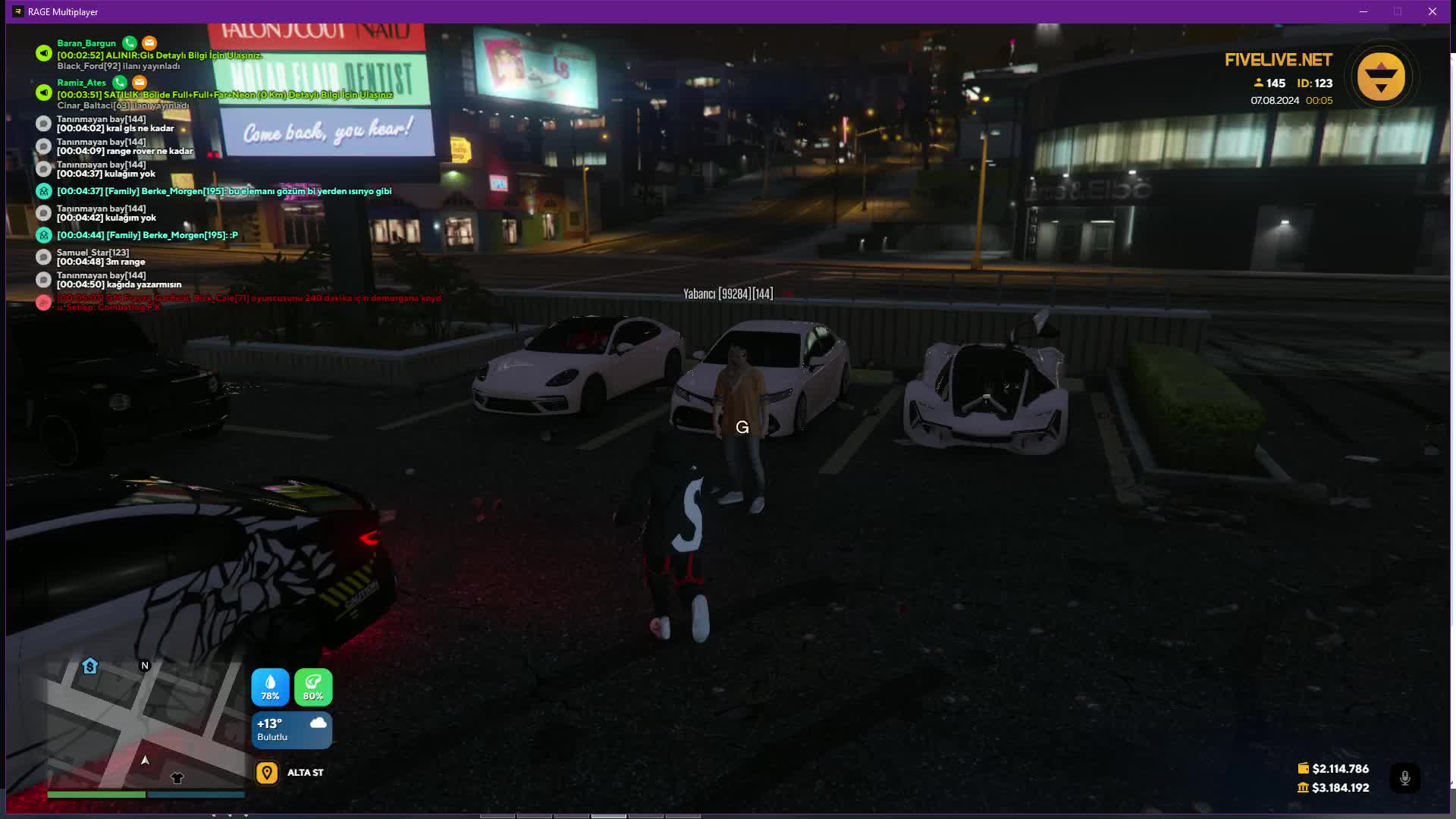This screenshot has height=819, width=1456.
Task: Open the weather widget showing Bulutlu
Action: click(x=292, y=730)
